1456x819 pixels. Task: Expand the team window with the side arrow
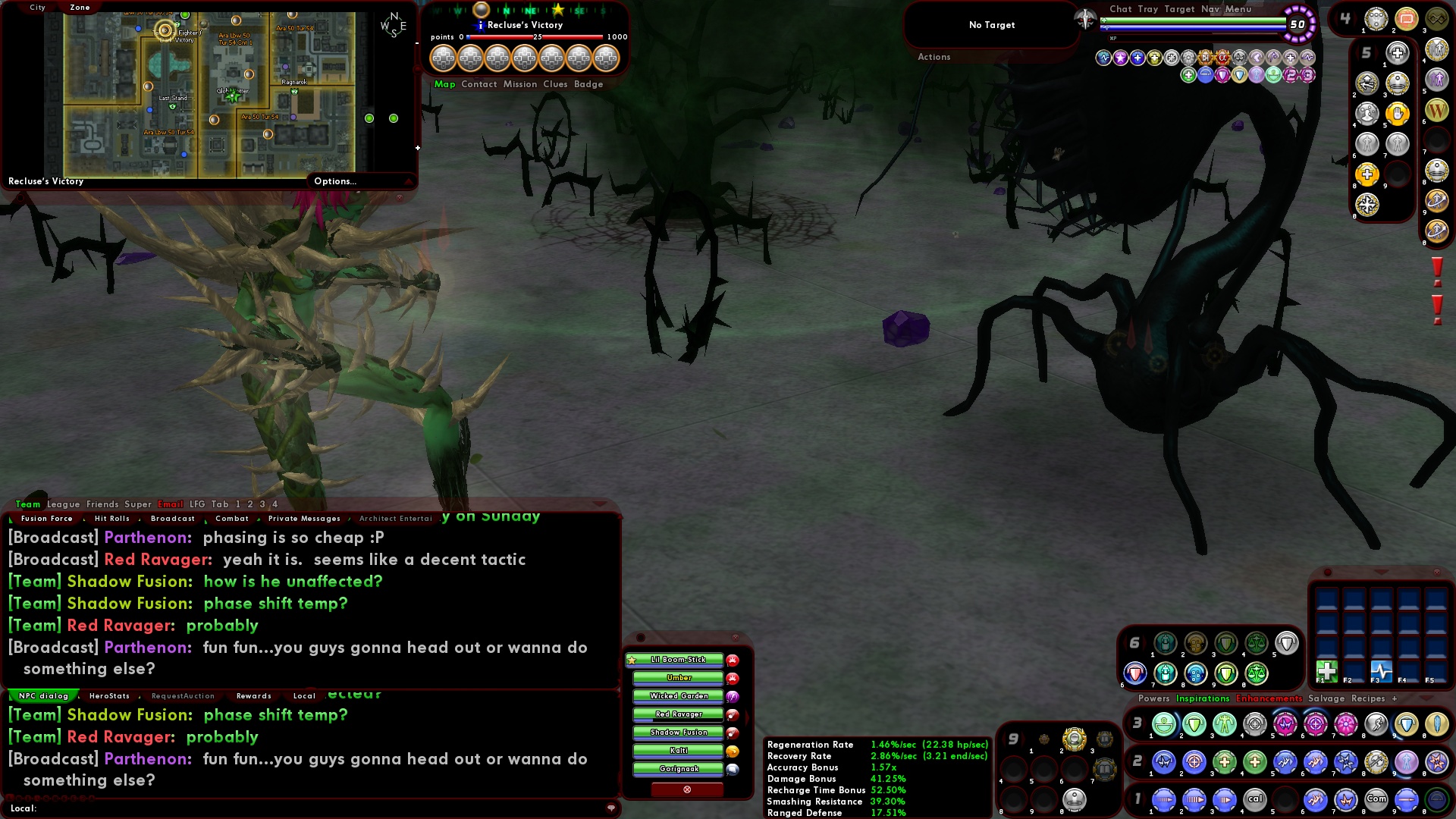coord(748,716)
